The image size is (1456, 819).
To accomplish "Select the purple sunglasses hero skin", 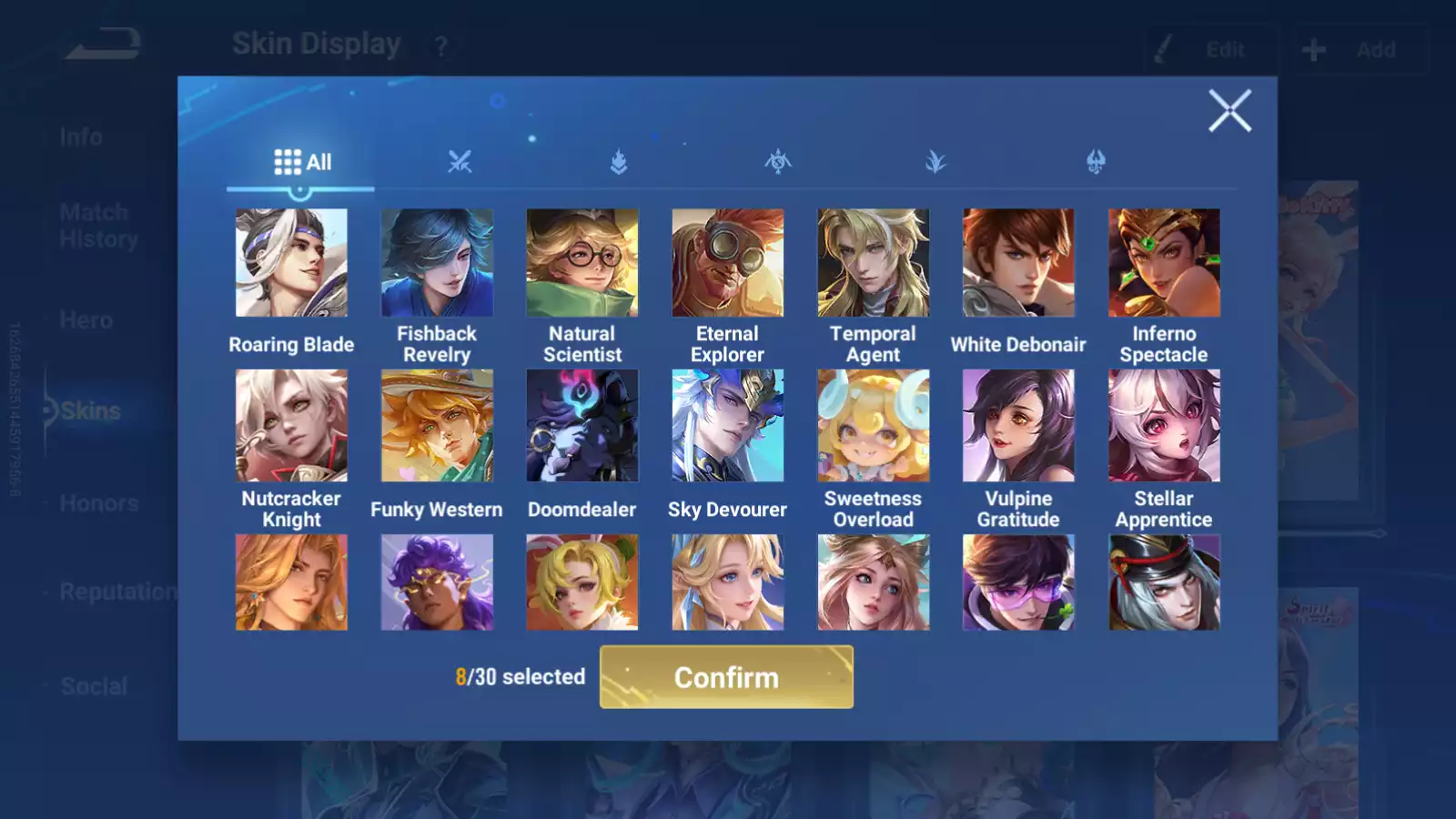I will click(x=1018, y=582).
